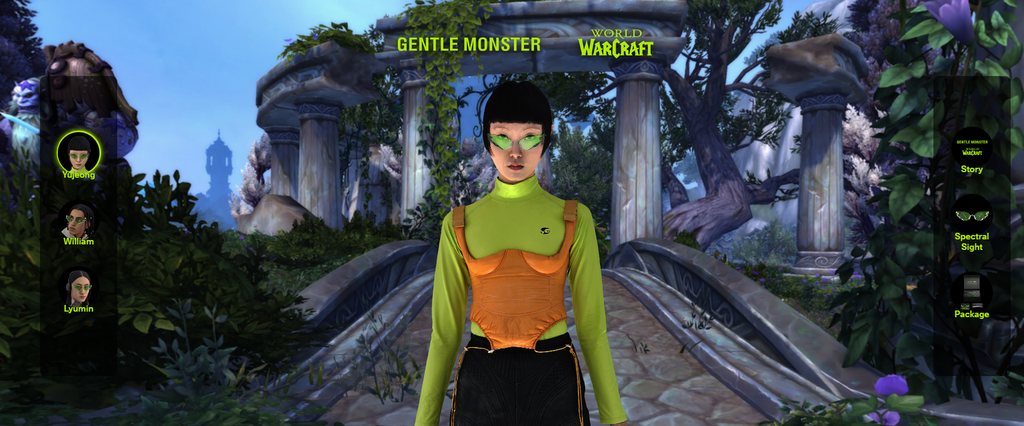Open the Package section
This screenshot has width=1024, height=426.
coord(971,292)
